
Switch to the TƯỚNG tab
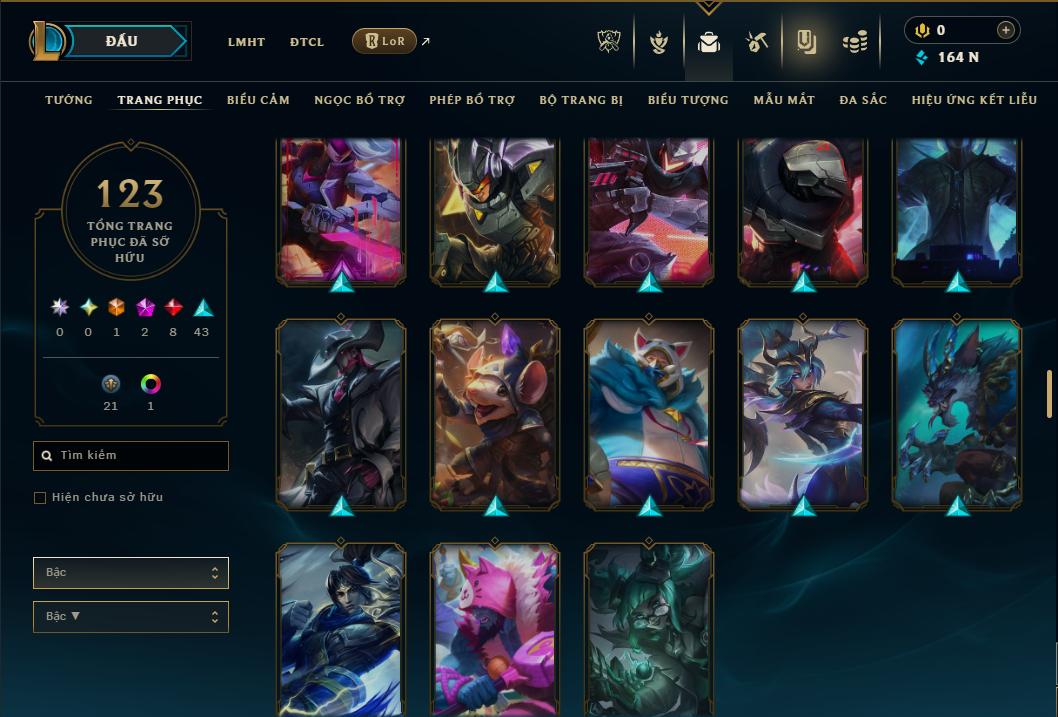pos(69,100)
